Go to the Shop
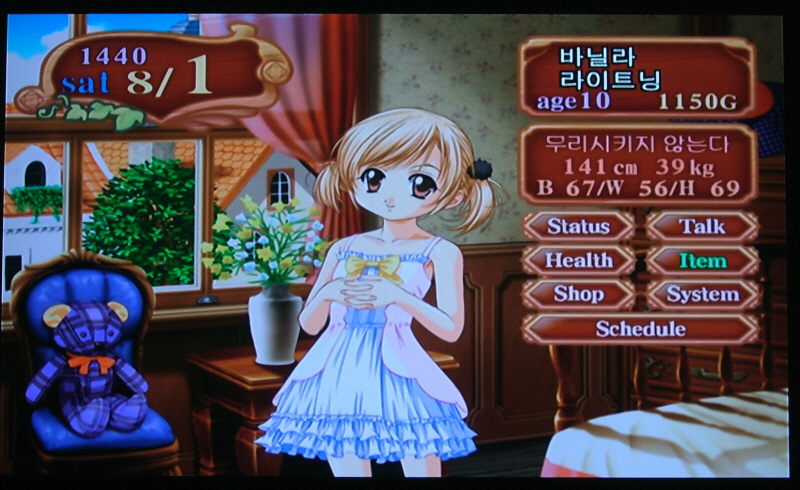 [578, 294]
